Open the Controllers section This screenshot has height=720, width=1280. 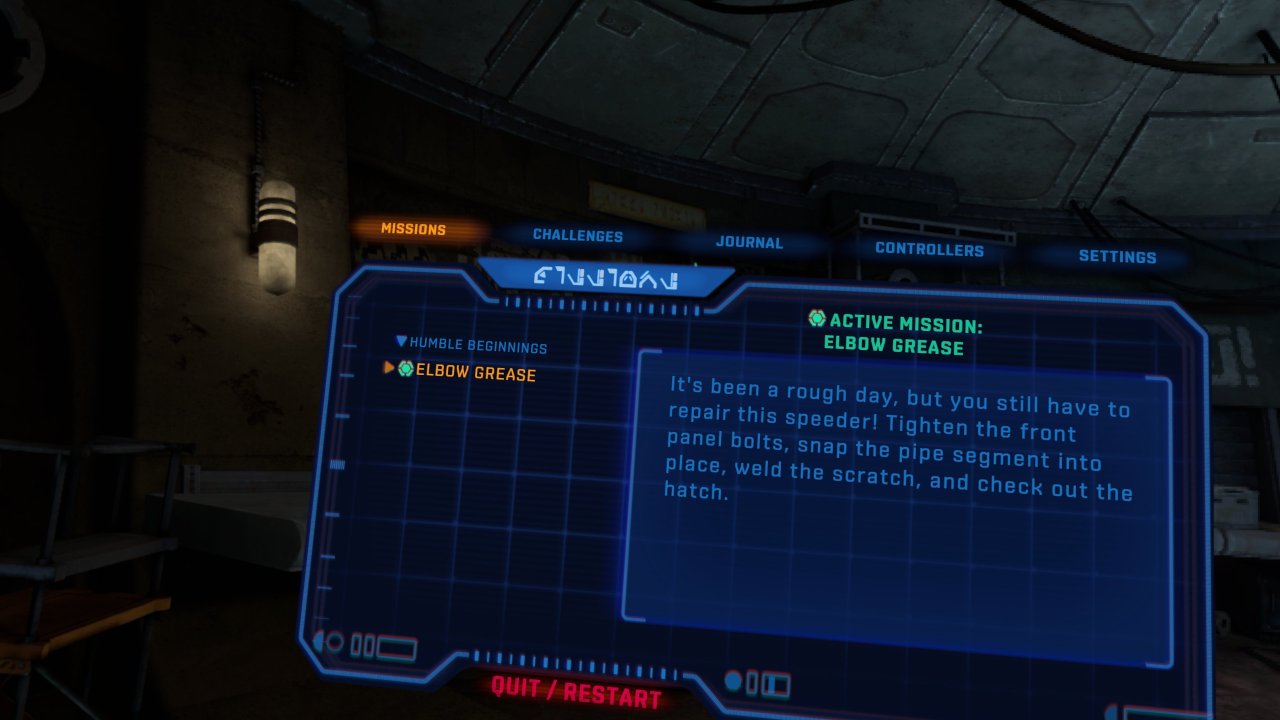tap(930, 250)
